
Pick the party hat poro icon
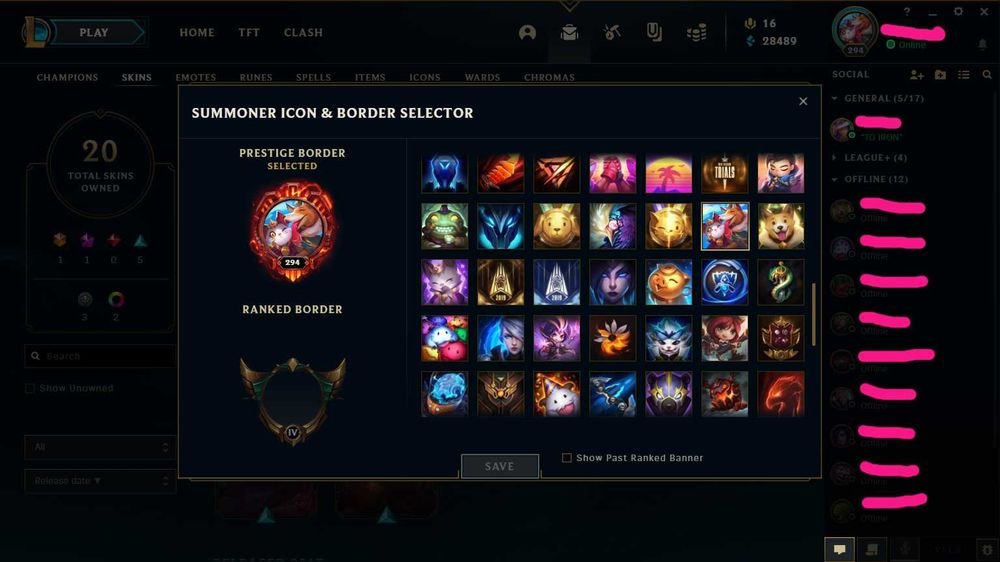click(x=557, y=393)
